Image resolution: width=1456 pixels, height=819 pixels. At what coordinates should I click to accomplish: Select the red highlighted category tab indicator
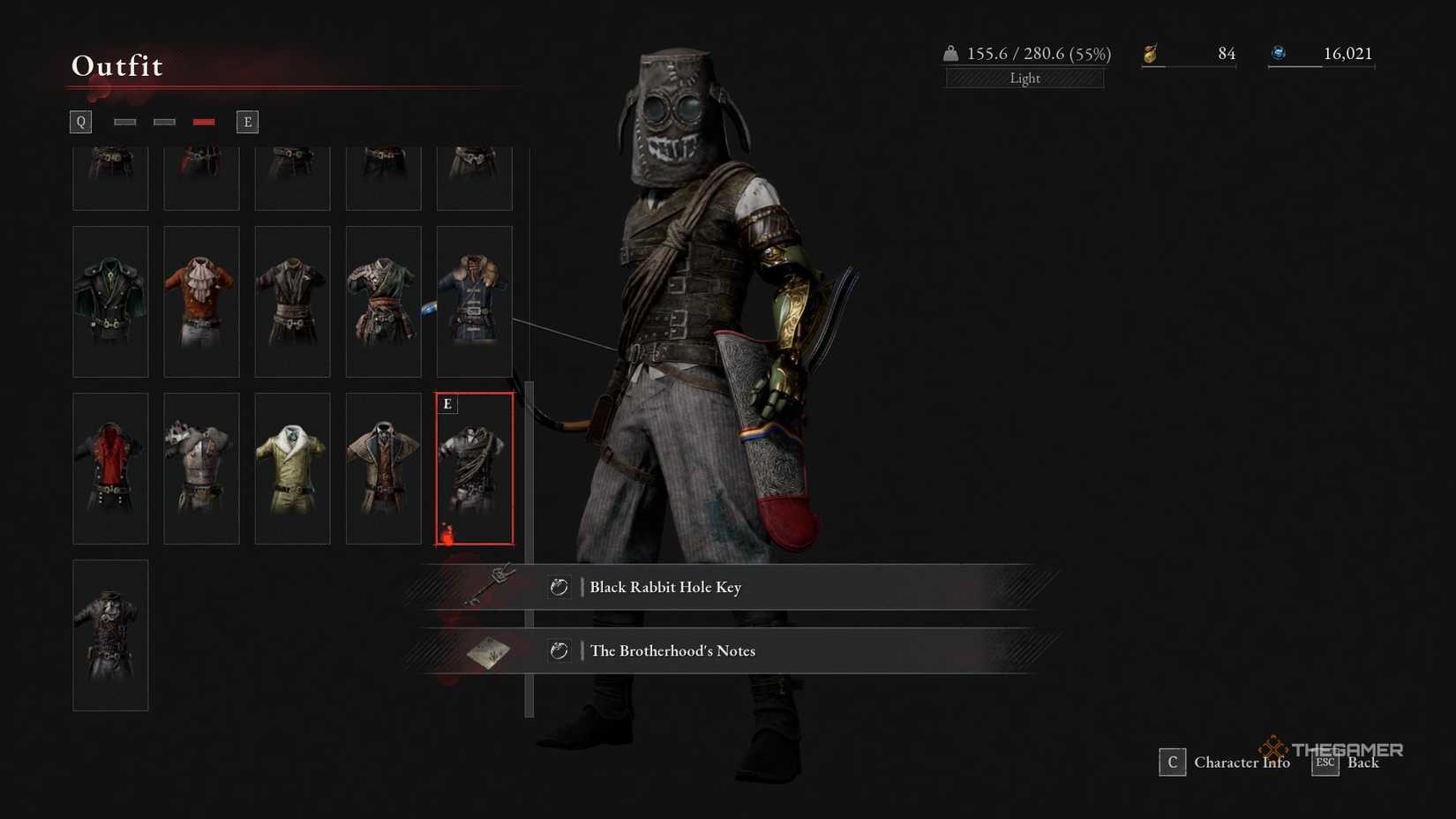204,121
